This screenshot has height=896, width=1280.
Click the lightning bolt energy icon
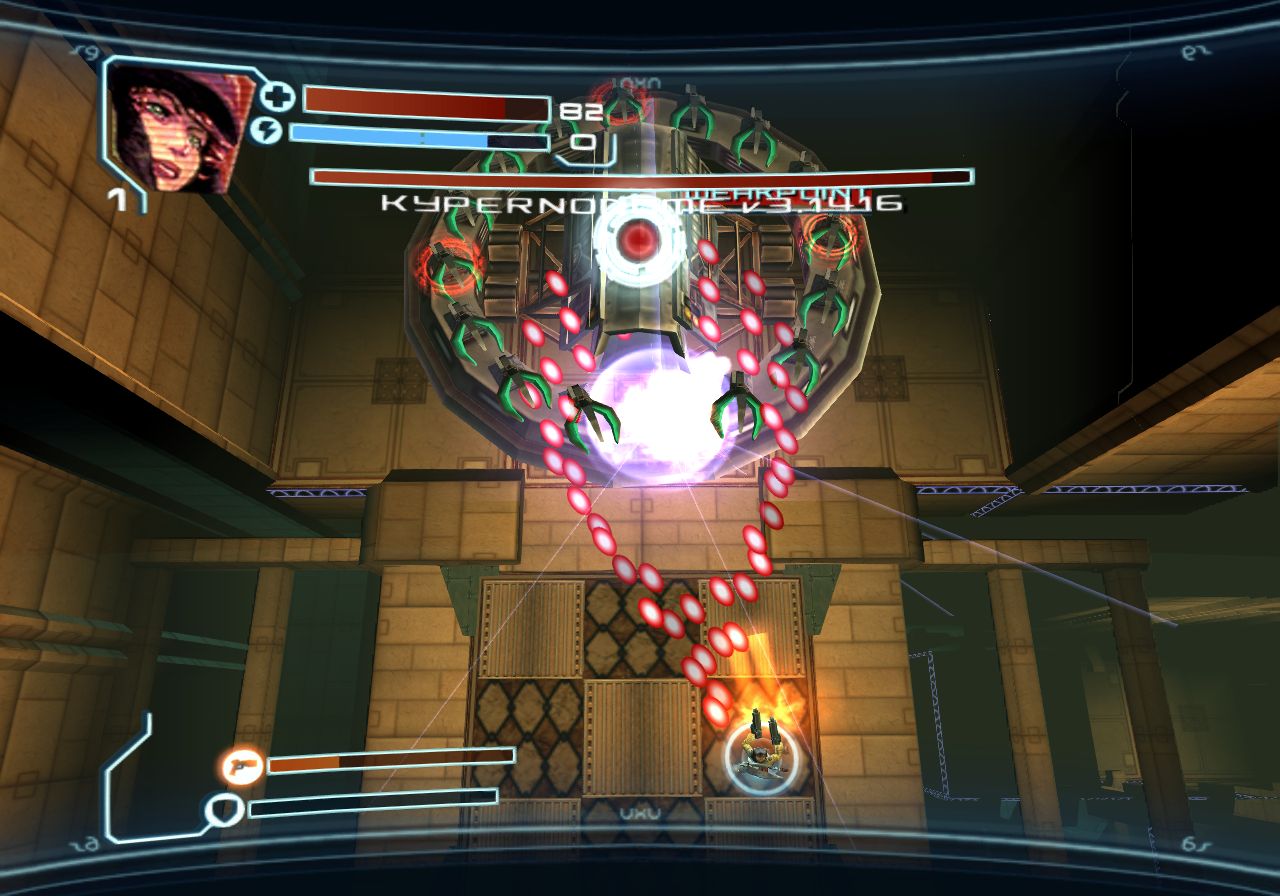(x=265, y=131)
